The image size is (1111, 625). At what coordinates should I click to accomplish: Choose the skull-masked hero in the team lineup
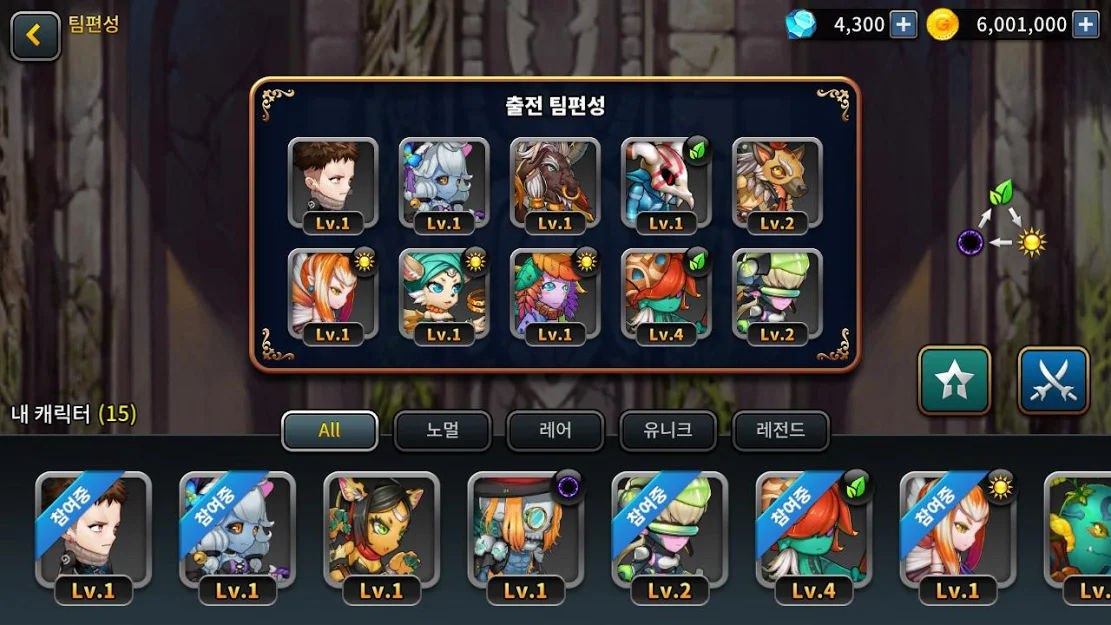666,183
